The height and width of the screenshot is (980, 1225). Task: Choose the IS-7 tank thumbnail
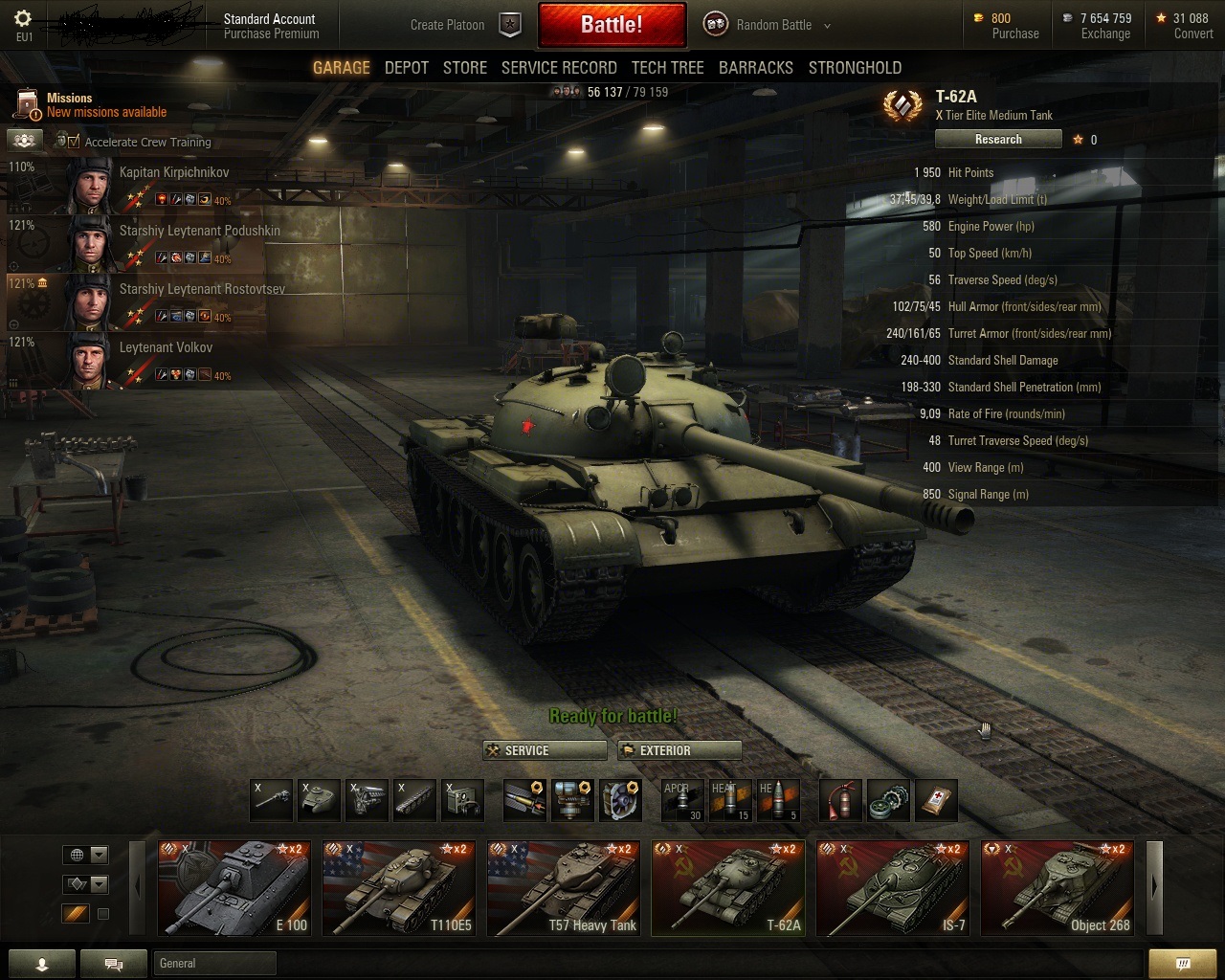892,888
